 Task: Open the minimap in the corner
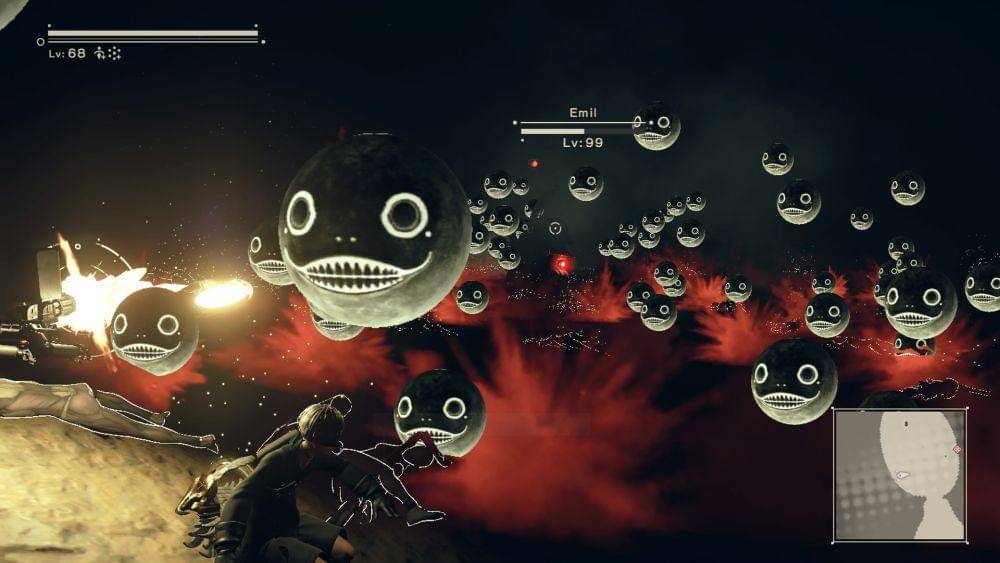(900, 475)
